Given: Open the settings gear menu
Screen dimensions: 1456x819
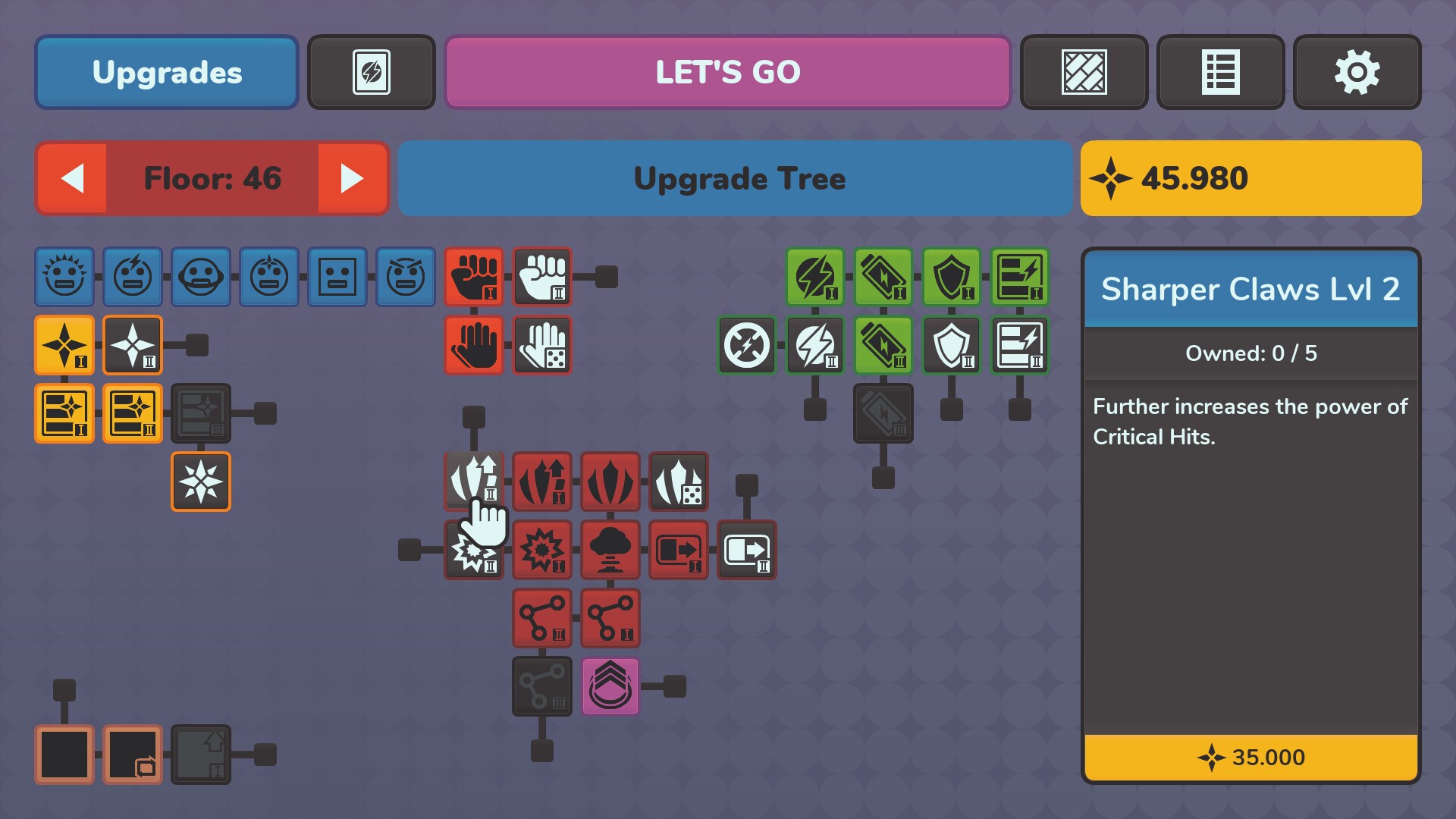Looking at the screenshot, I should (1357, 72).
